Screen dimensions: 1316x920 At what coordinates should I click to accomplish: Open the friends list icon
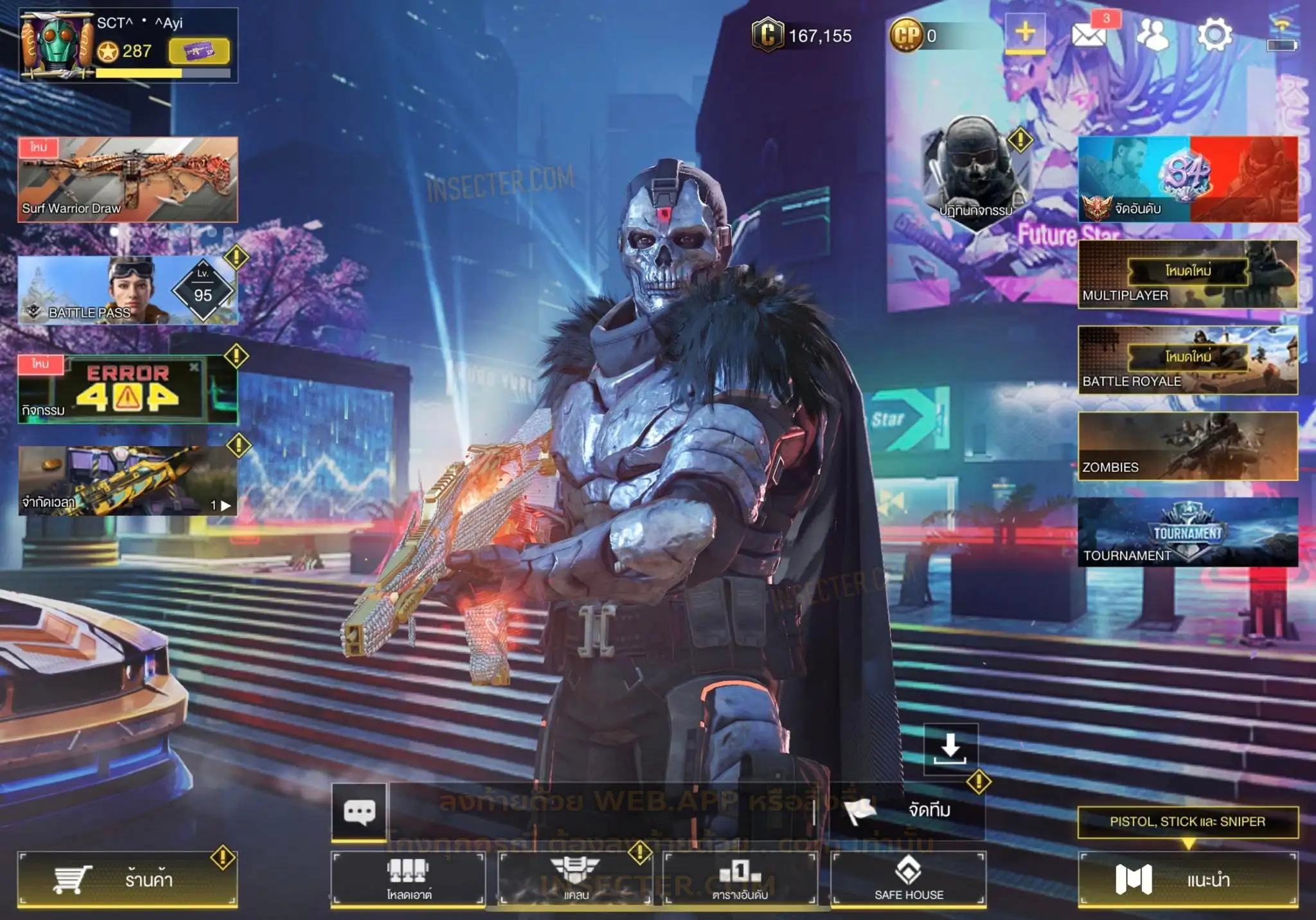click(1153, 35)
